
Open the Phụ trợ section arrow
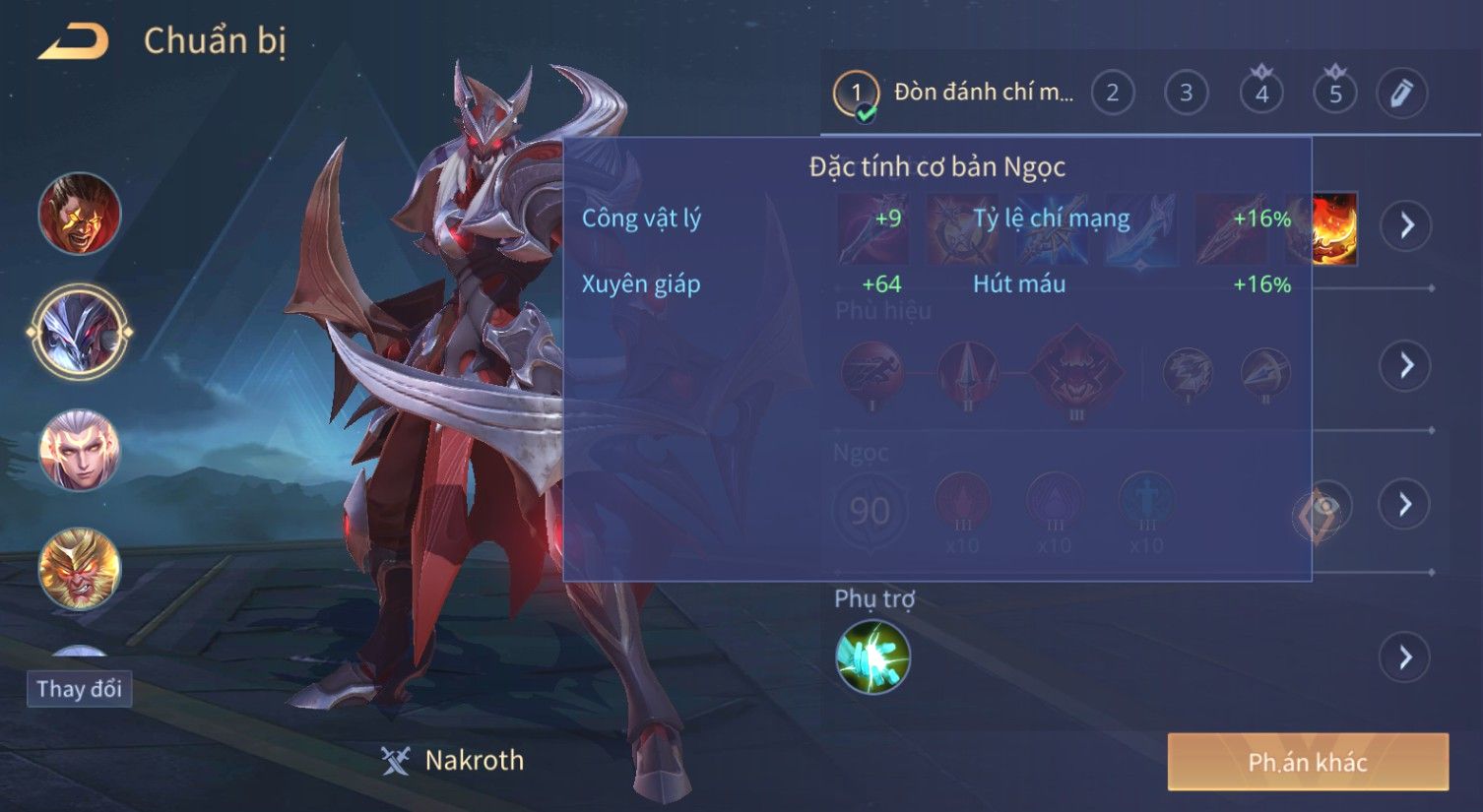(1405, 656)
